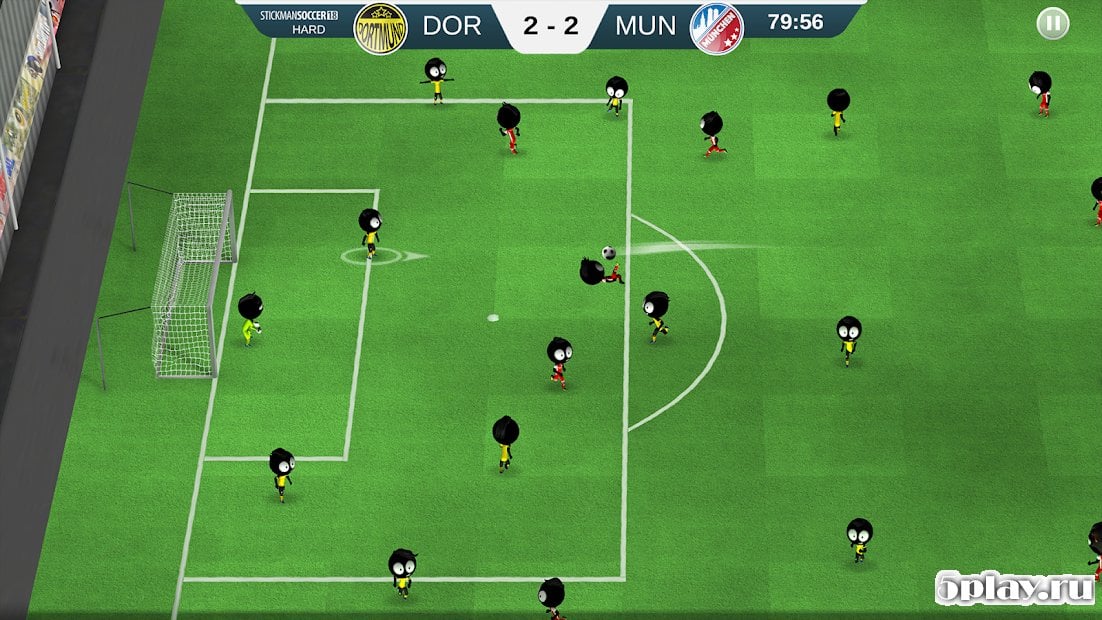Pause the match with the pause button
Screen dimensions: 1102x620
click(x=1052, y=23)
